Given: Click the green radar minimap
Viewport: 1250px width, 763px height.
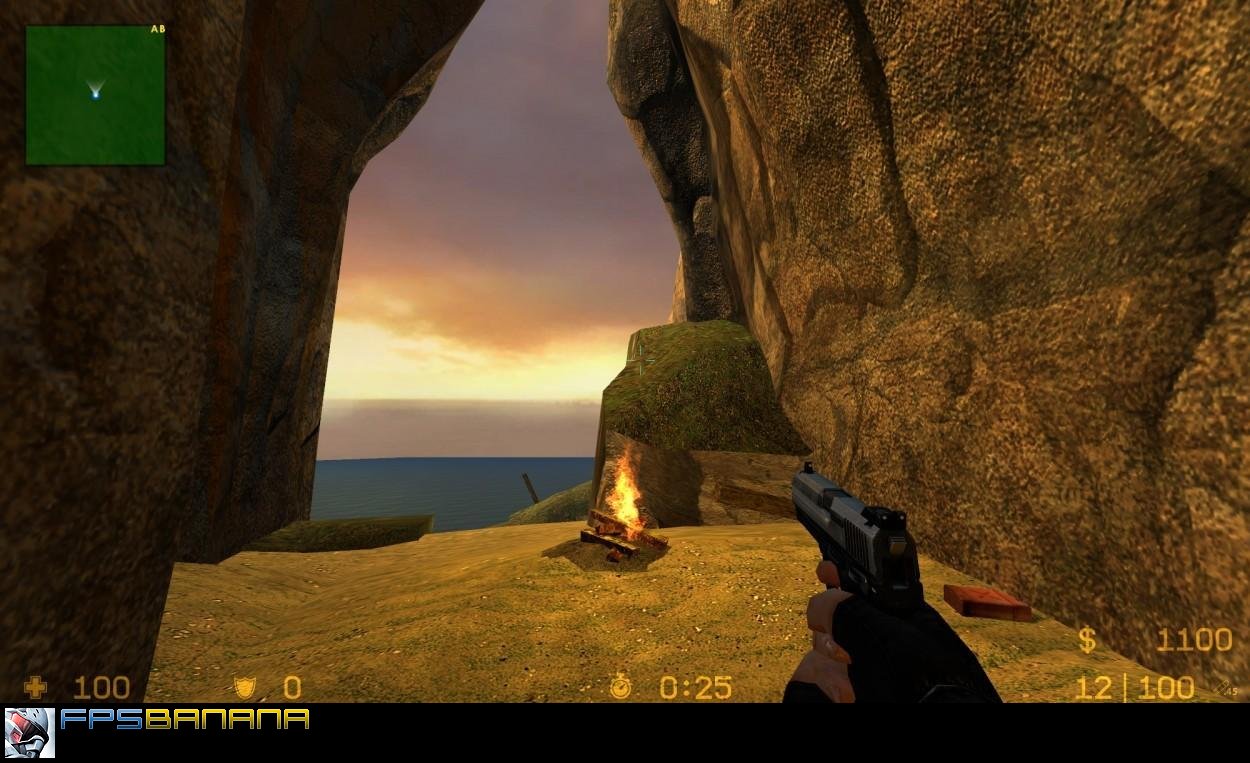Looking at the screenshot, I should coord(95,95).
